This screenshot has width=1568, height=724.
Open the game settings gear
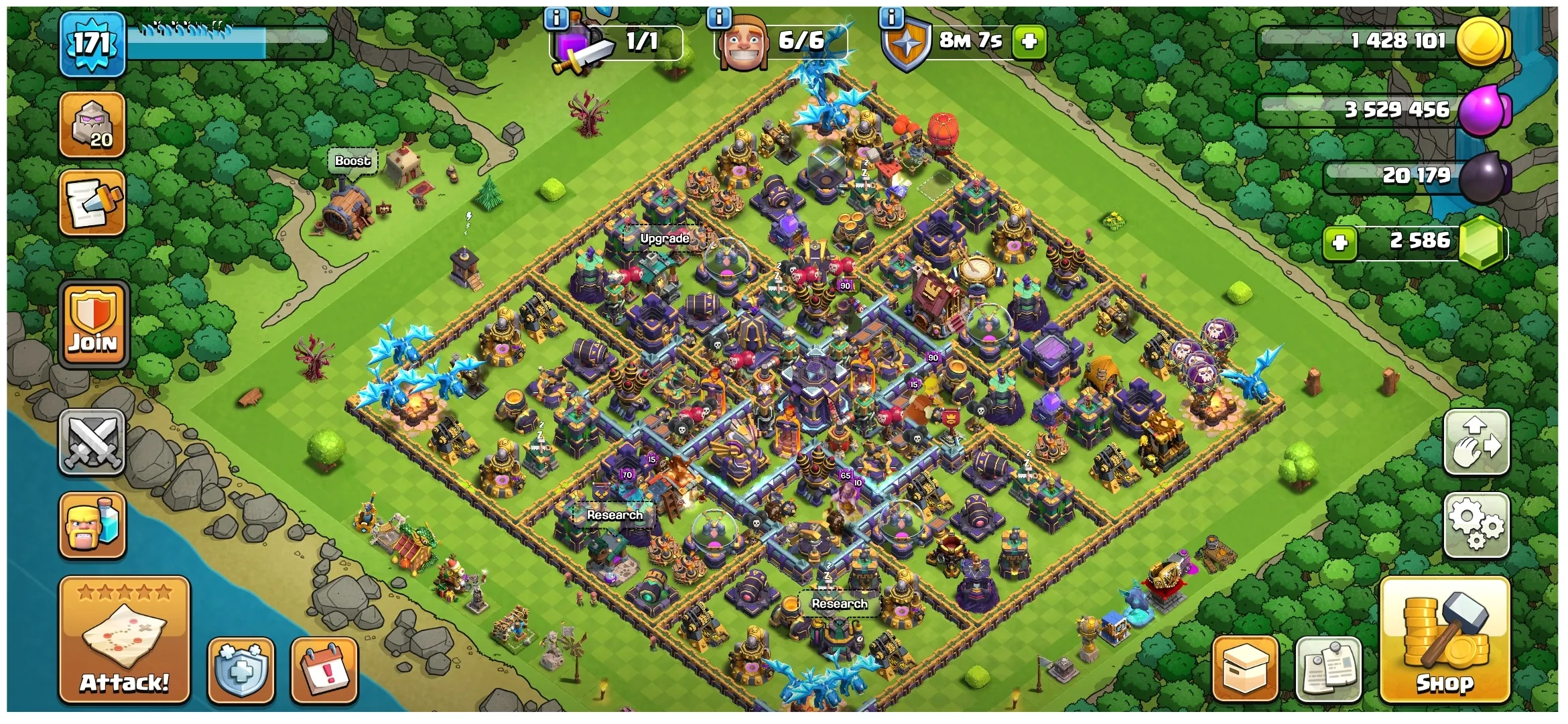pos(1477,524)
